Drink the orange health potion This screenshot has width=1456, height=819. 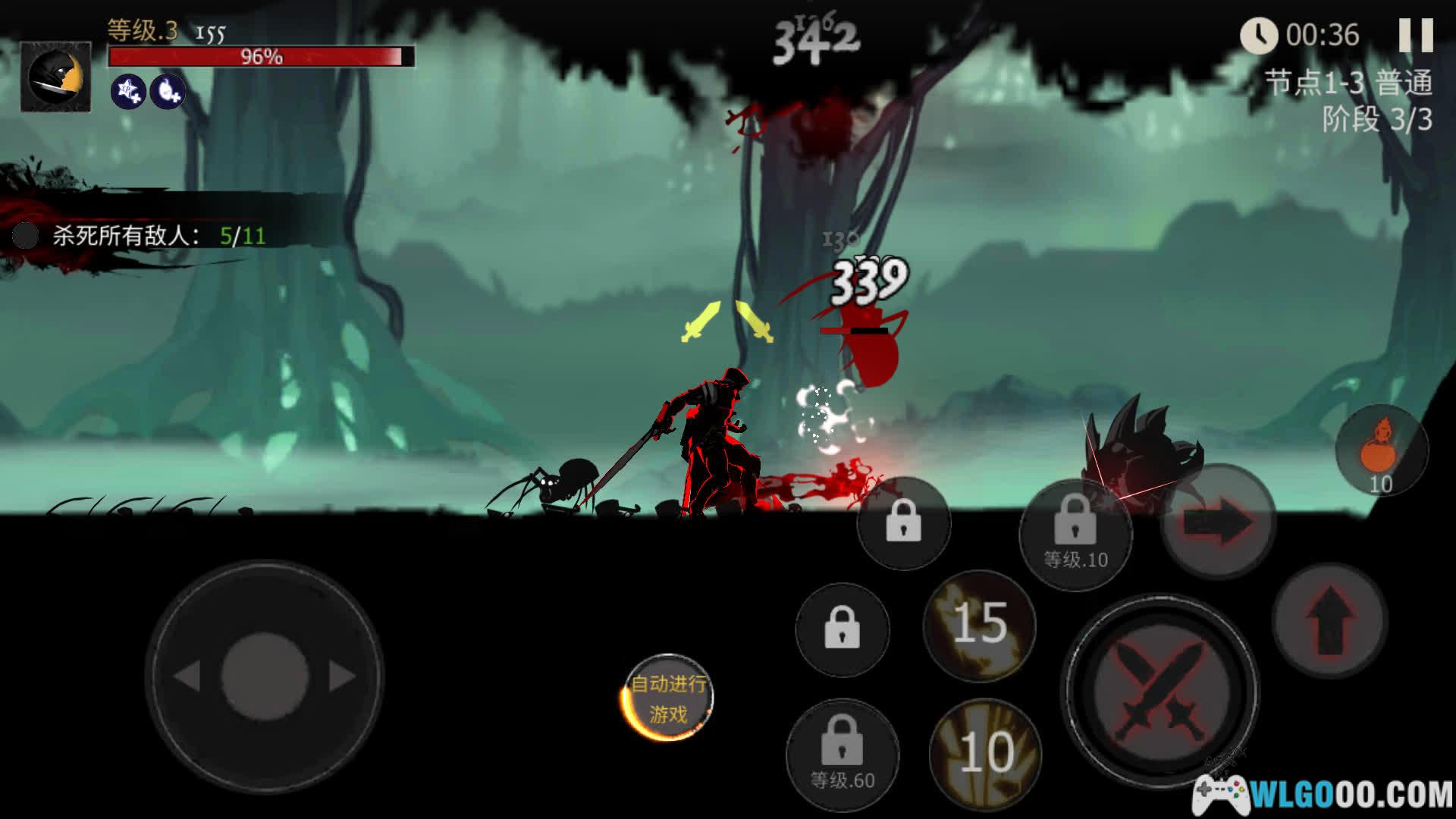point(1381,452)
